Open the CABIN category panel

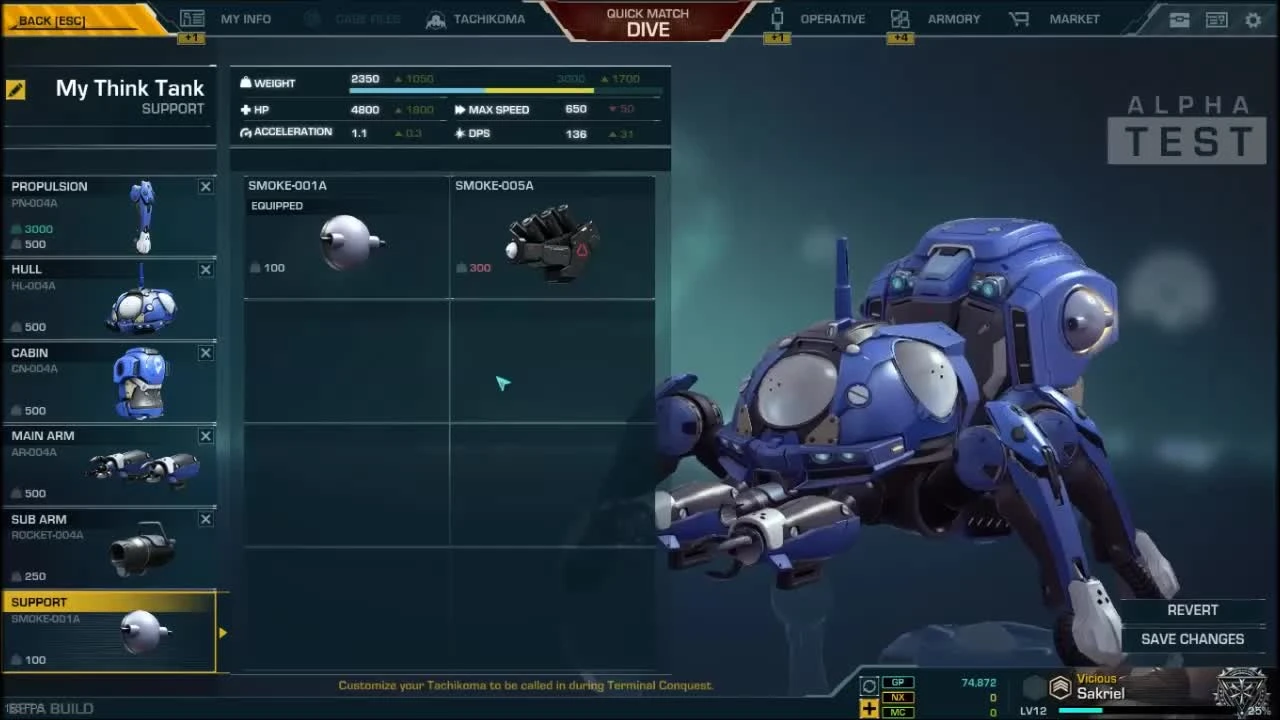(x=100, y=382)
